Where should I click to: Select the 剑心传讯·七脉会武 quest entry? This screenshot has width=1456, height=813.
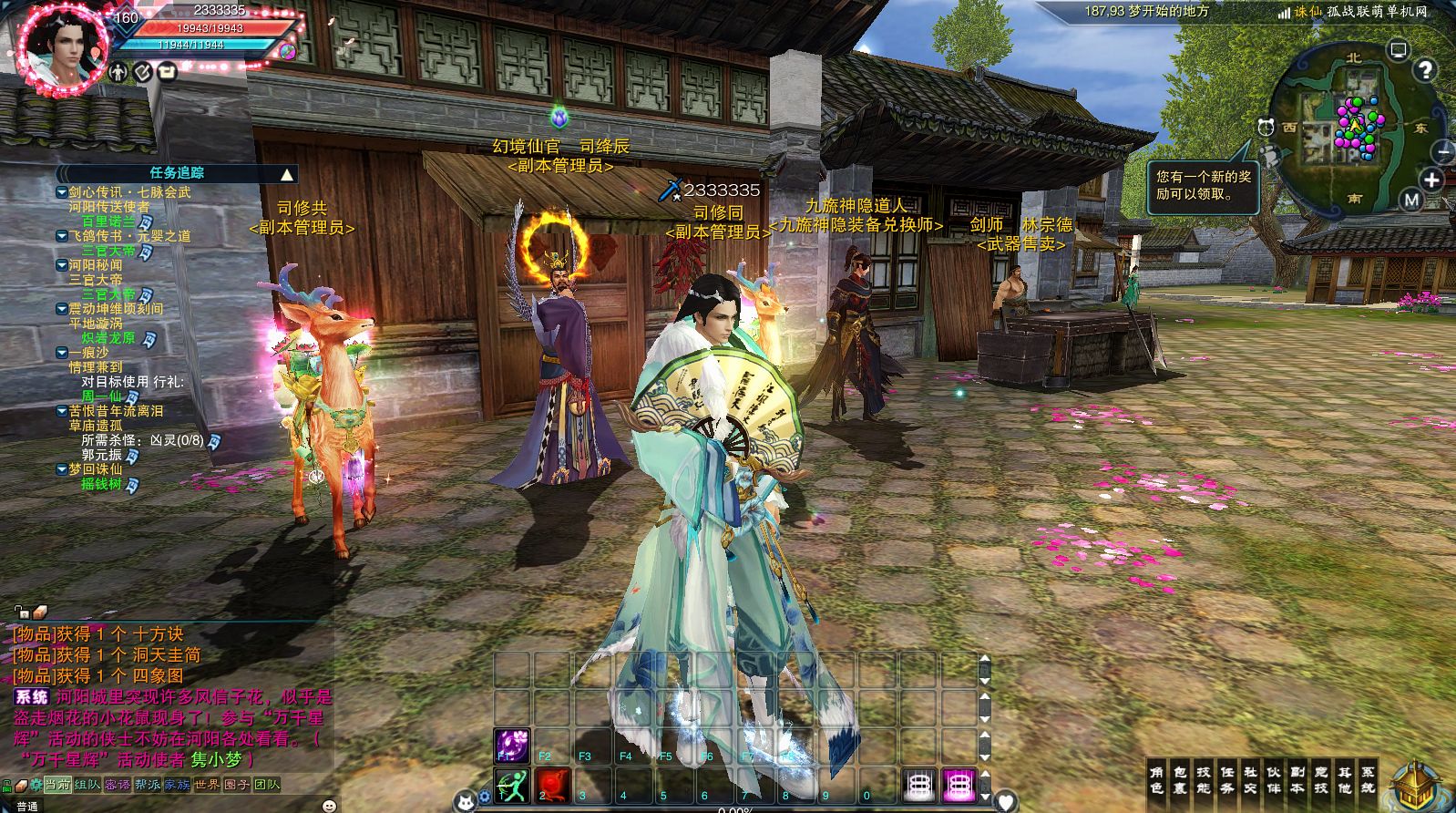[128, 192]
